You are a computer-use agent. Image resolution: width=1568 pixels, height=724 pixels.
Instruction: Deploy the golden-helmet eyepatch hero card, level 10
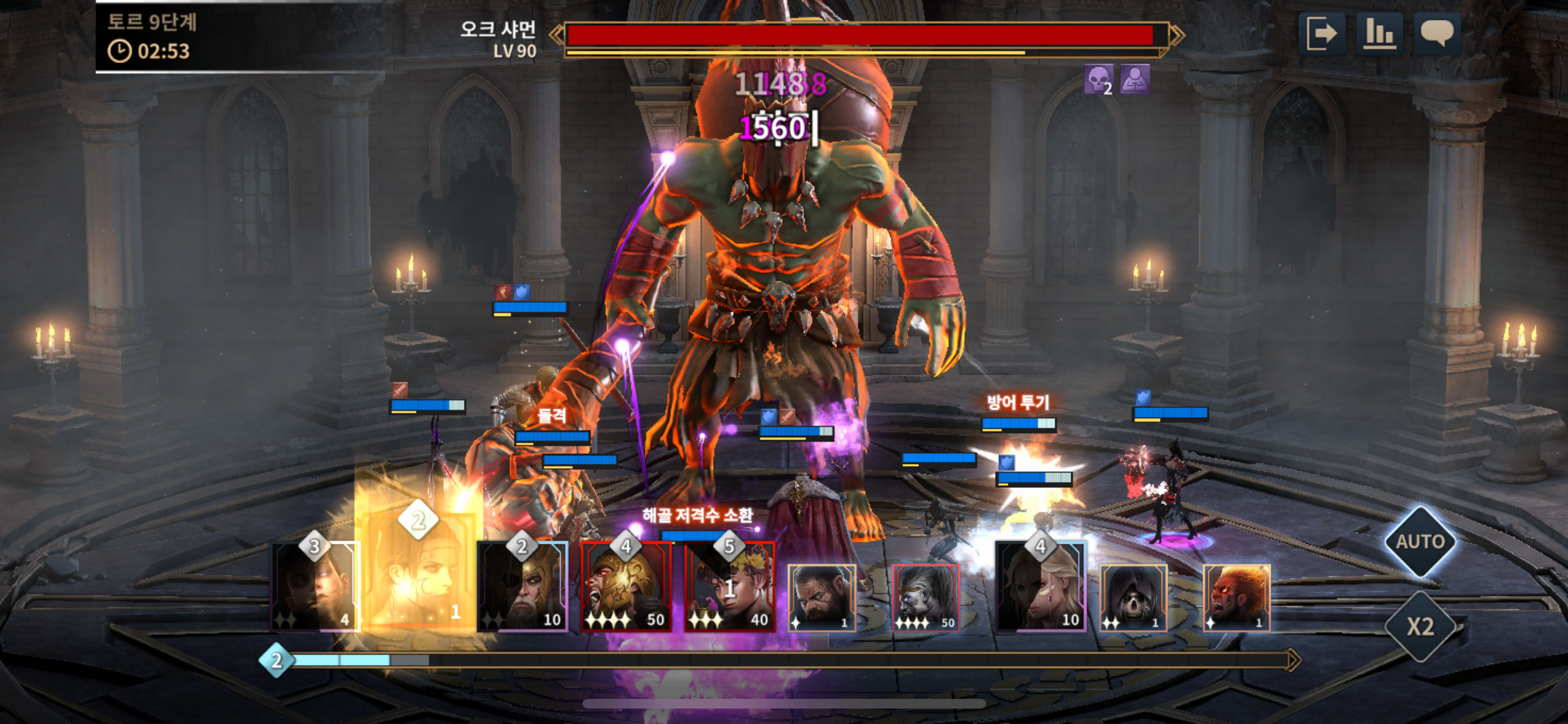point(522,587)
